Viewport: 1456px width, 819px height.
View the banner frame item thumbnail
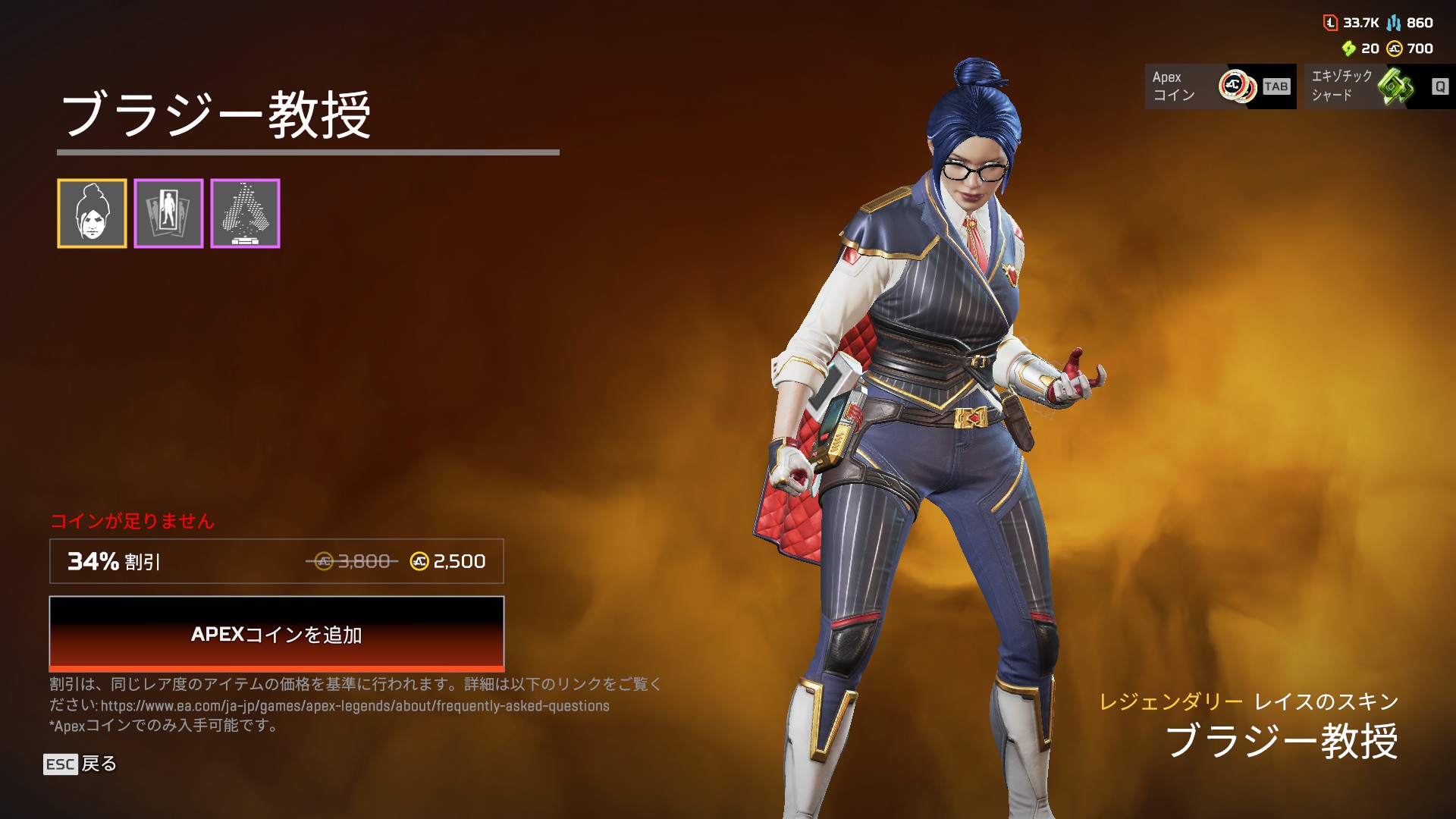(x=168, y=214)
